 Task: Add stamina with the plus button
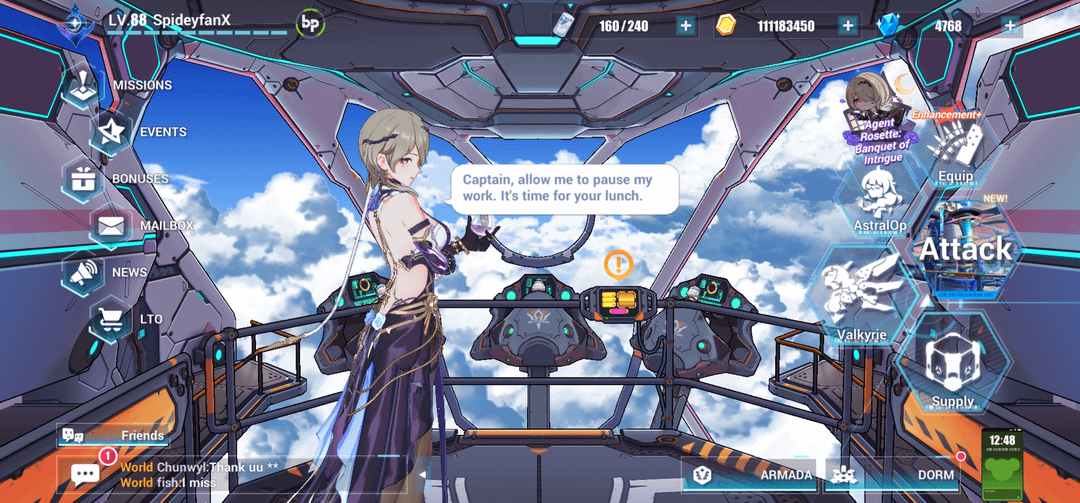685,26
